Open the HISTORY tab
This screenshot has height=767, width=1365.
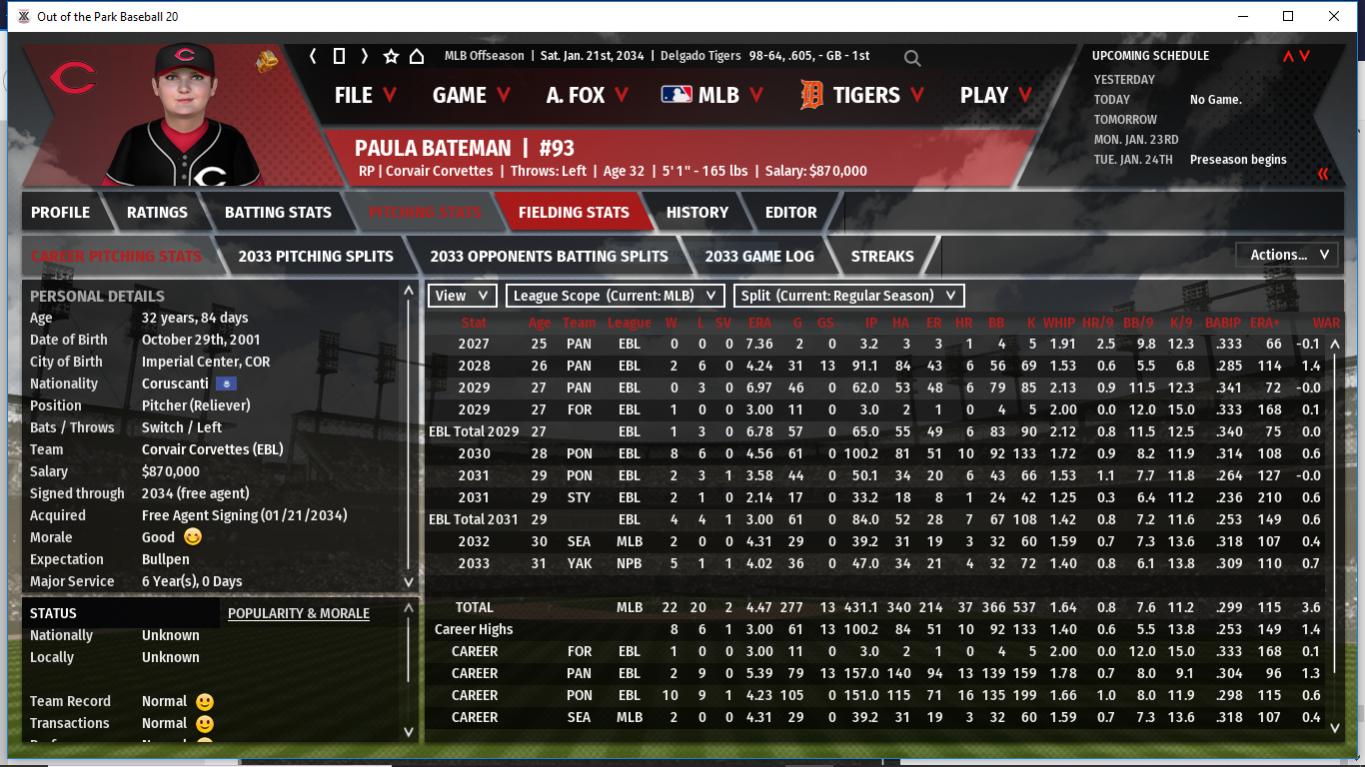[x=697, y=212]
